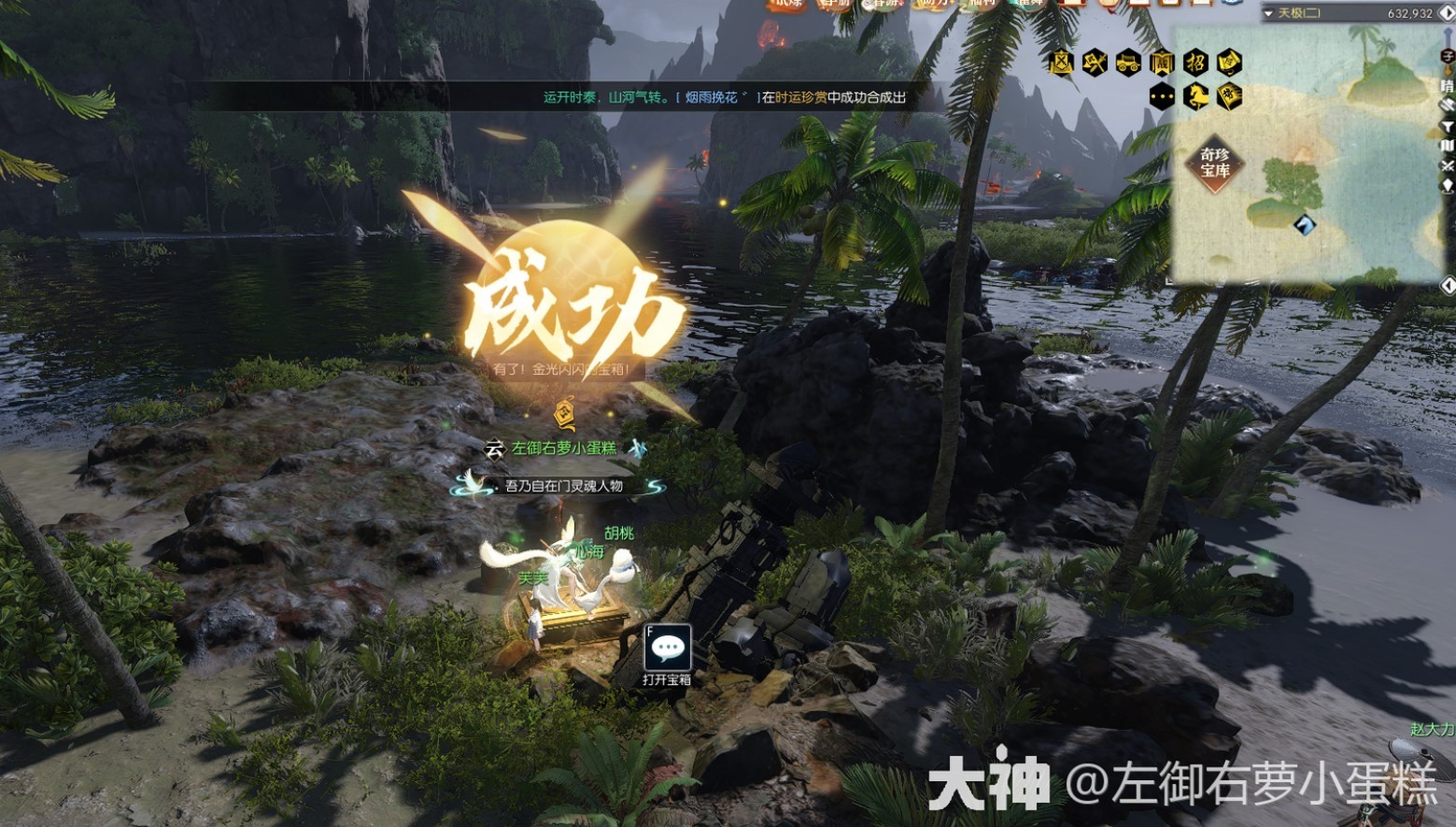Image resolution: width=1456 pixels, height=827 pixels.
Task: Click the 招 hexagon icon
Action: point(1195,62)
